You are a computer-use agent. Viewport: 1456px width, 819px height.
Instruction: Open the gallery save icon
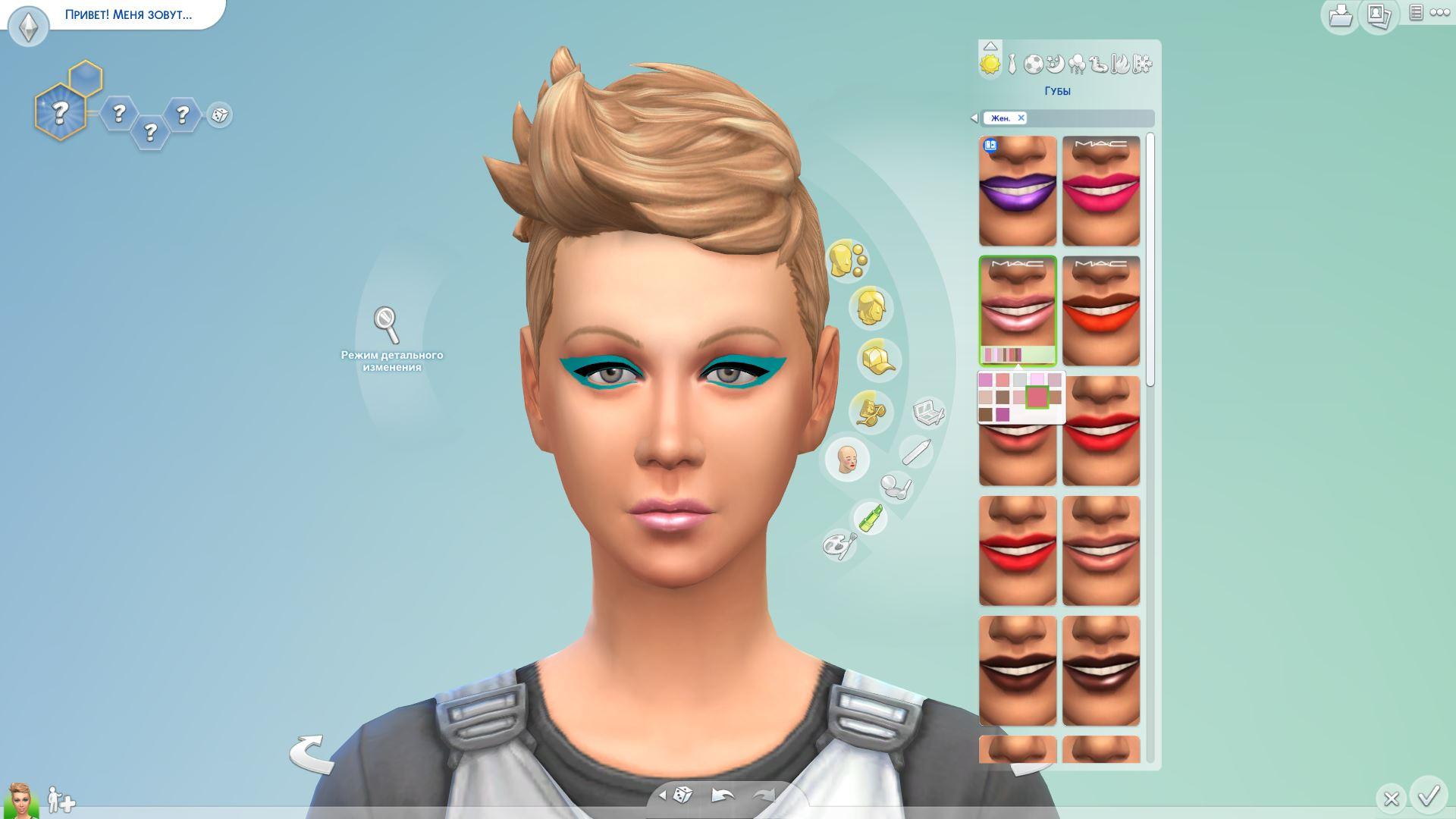pos(1340,14)
